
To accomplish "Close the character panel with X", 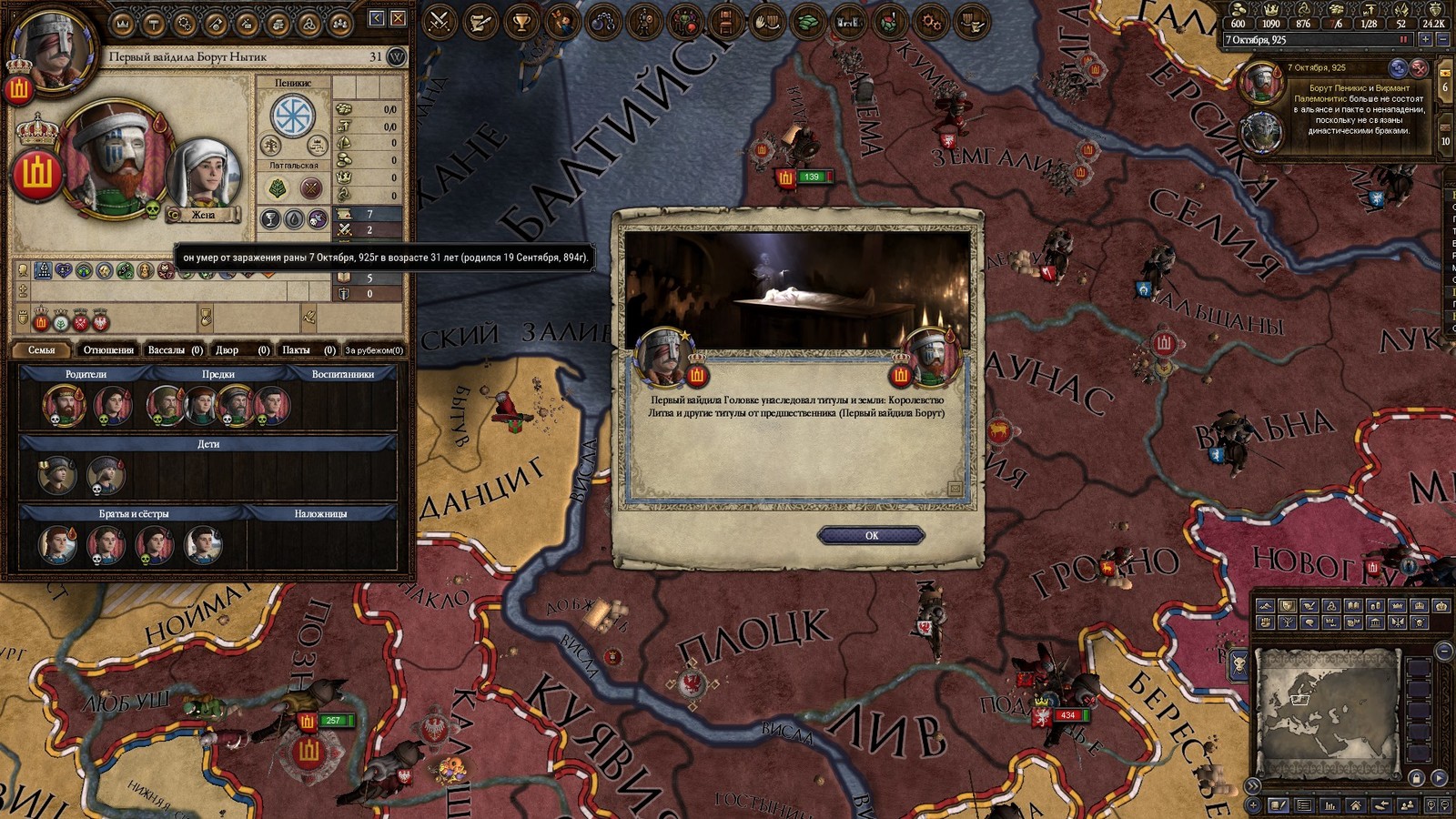I will [398, 18].
